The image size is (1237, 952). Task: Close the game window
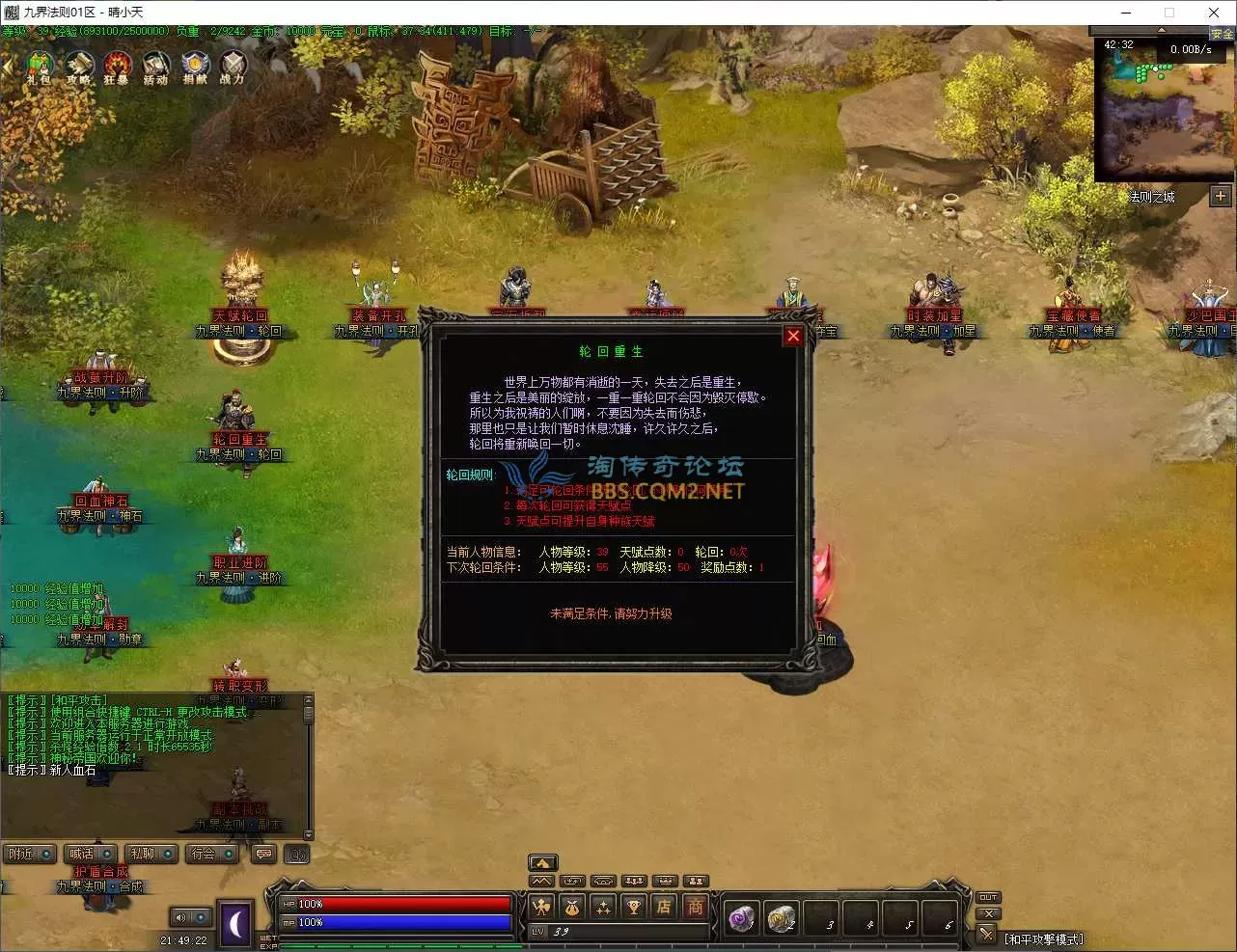pos(1214,13)
